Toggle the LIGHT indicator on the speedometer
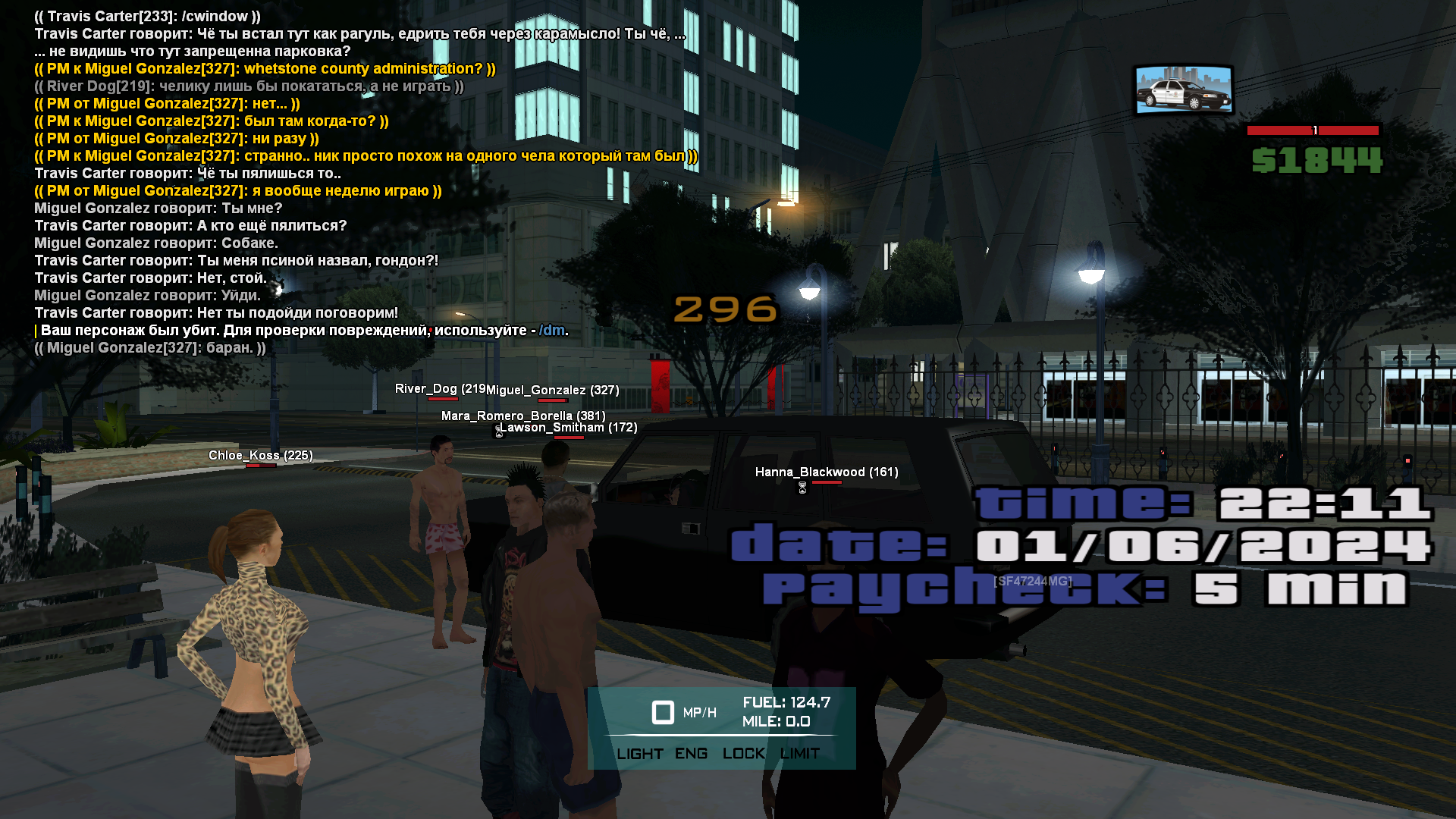Viewport: 1456px width, 819px height. (x=639, y=754)
